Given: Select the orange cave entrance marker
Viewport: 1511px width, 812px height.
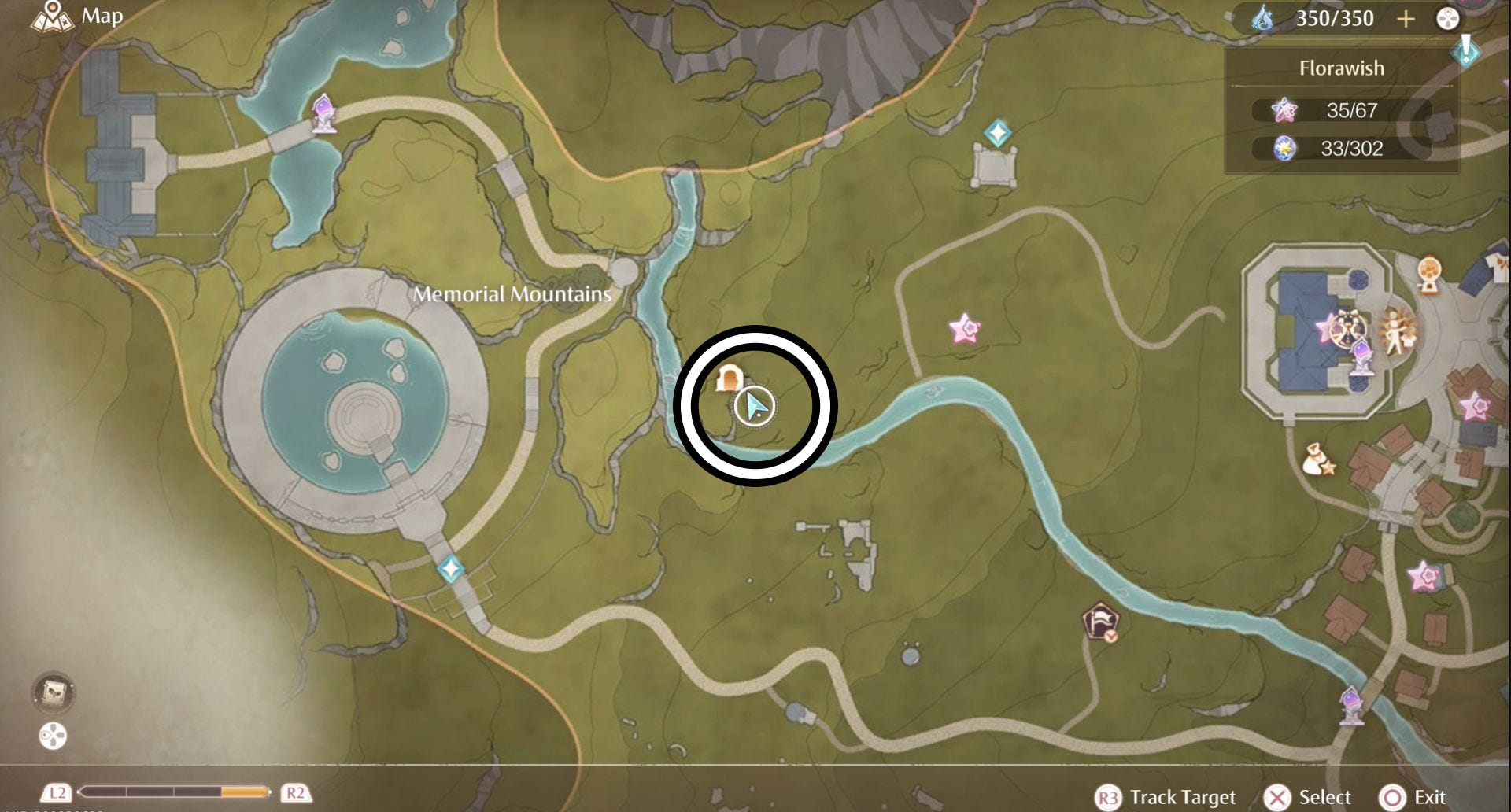Looking at the screenshot, I should (729, 378).
